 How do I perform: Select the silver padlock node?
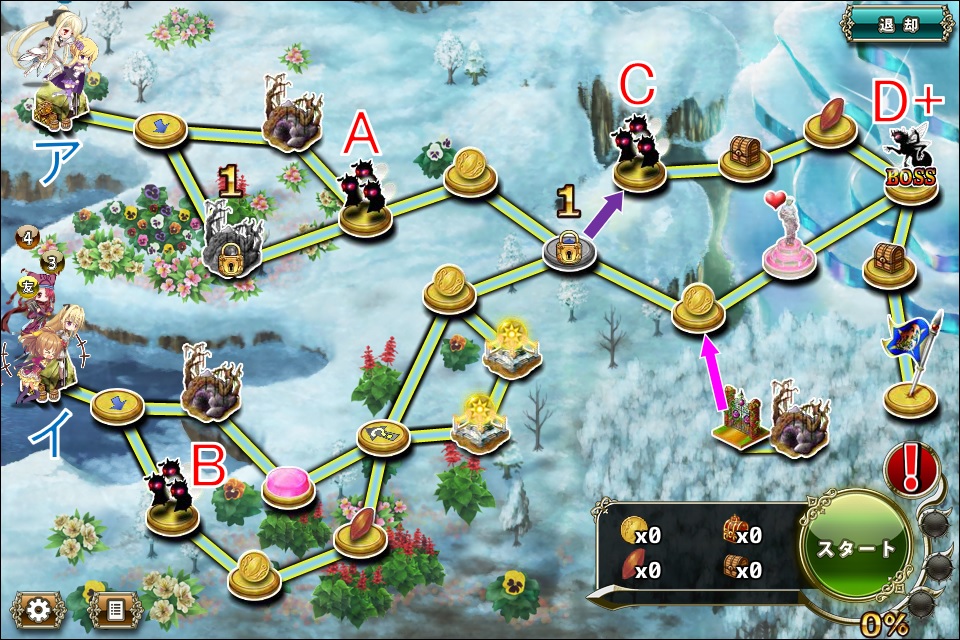pos(569,250)
